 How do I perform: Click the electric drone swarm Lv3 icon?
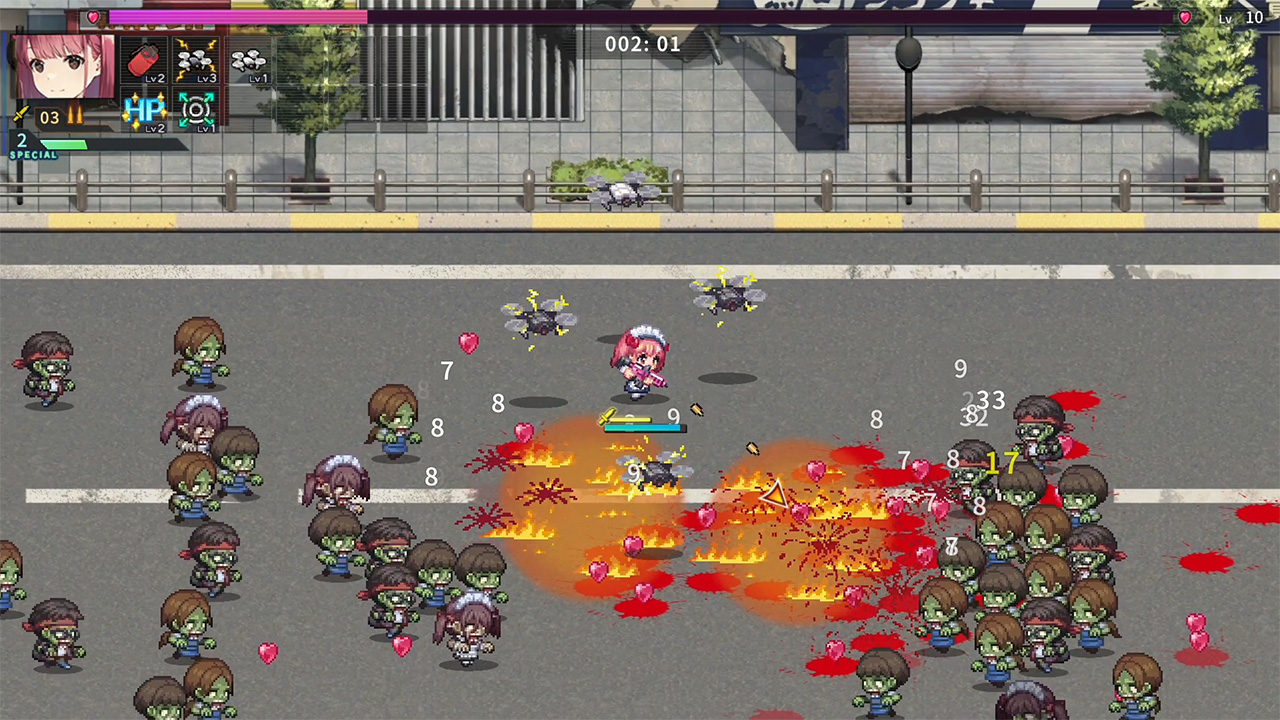click(x=196, y=59)
